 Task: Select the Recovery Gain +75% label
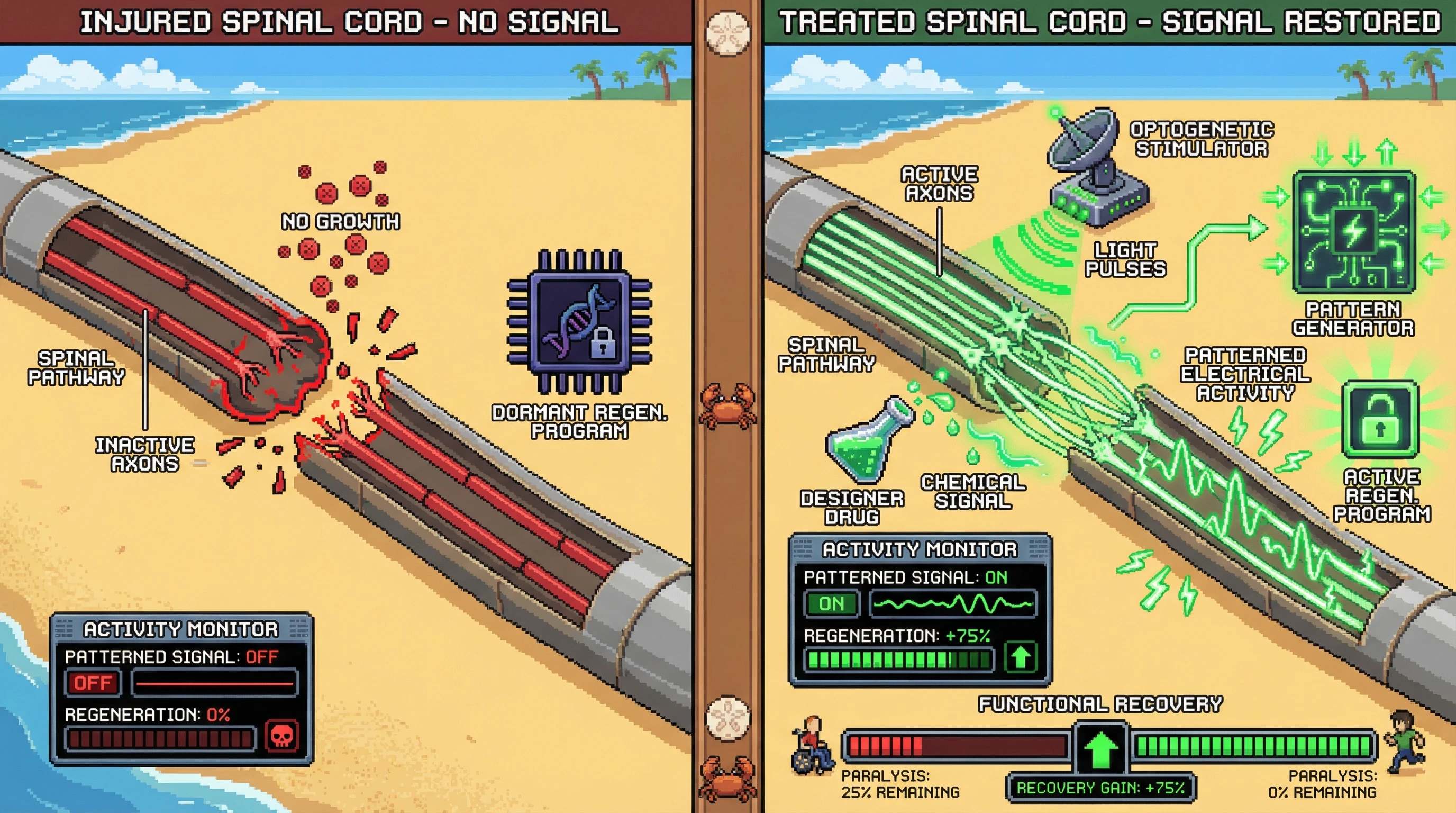pyautogui.click(x=1100, y=788)
